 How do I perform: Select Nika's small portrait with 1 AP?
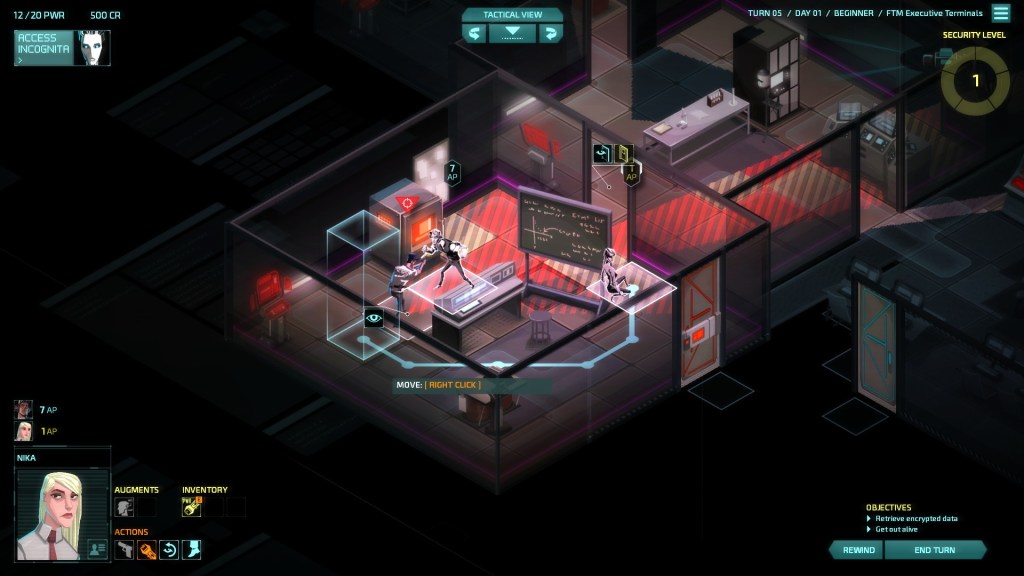(23, 431)
